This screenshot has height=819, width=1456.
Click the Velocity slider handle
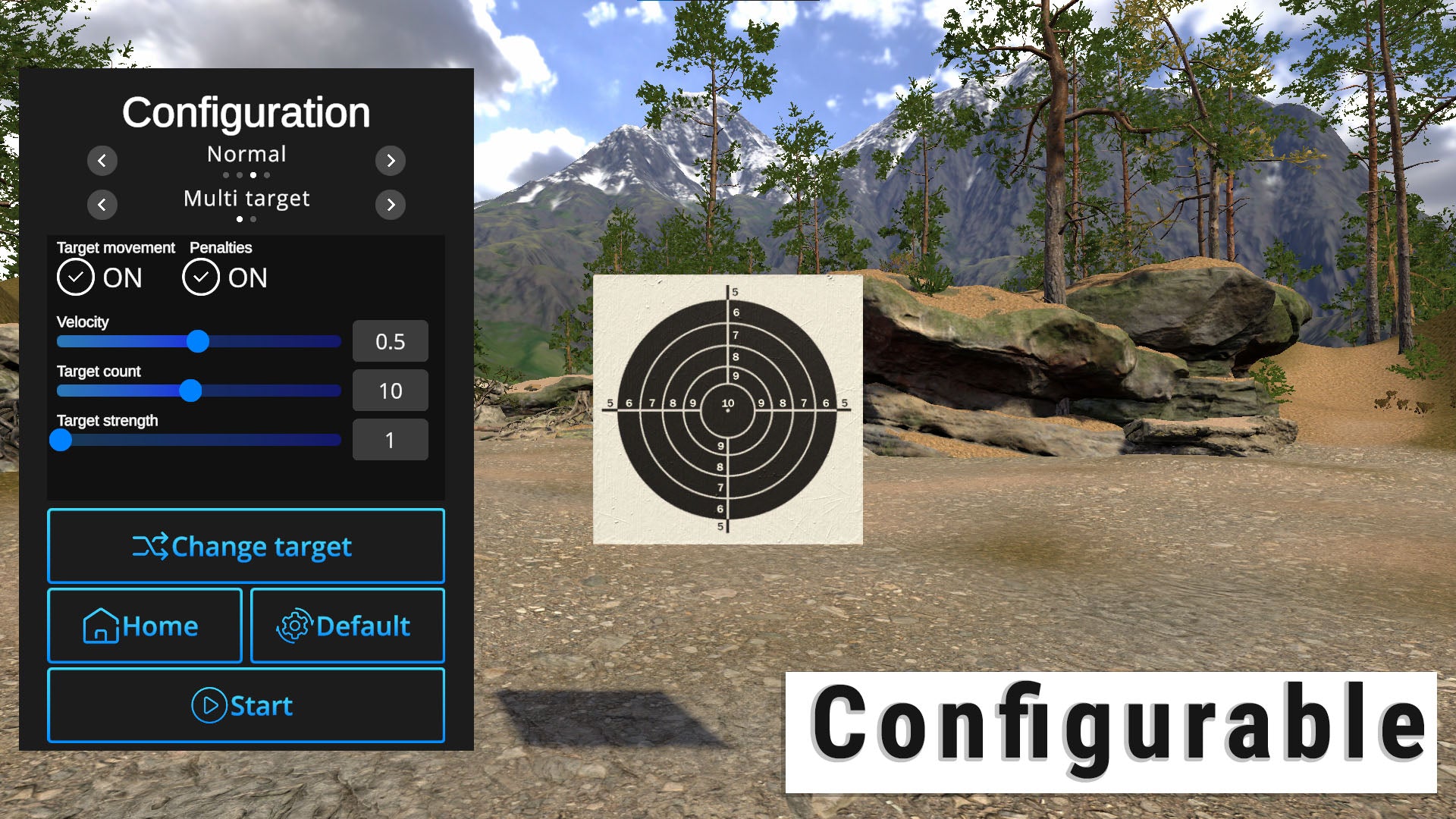tap(198, 341)
